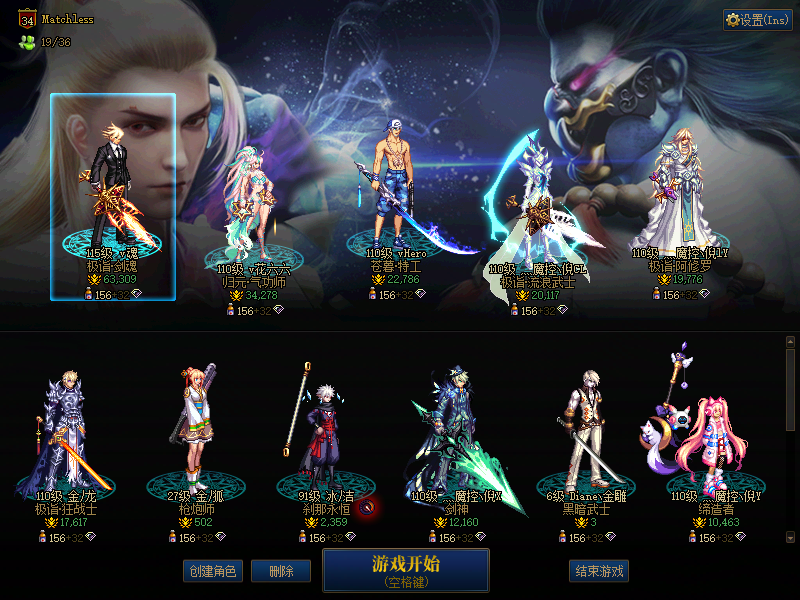800x600 pixels.
Task: Pick the level 6 黑暗武士 character
Action: click(x=585, y=440)
